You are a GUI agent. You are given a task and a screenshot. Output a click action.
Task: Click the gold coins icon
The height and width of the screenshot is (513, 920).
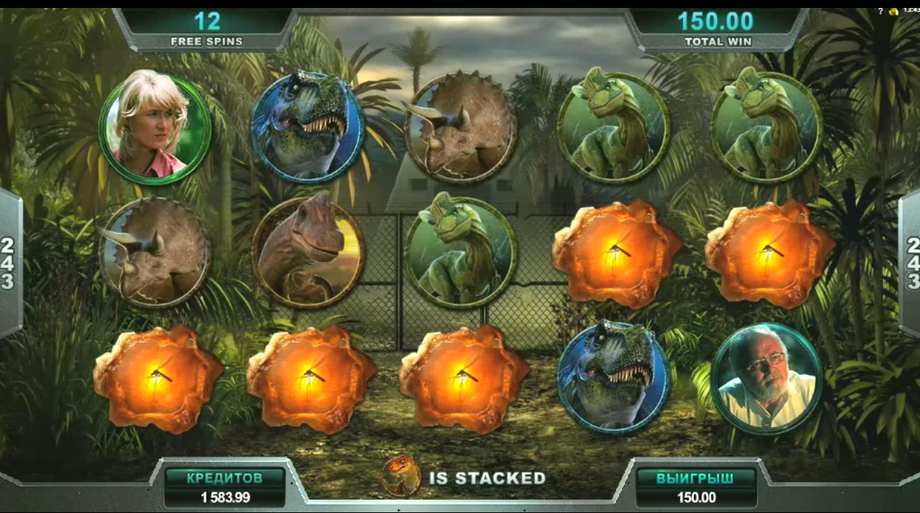click(x=895, y=10)
